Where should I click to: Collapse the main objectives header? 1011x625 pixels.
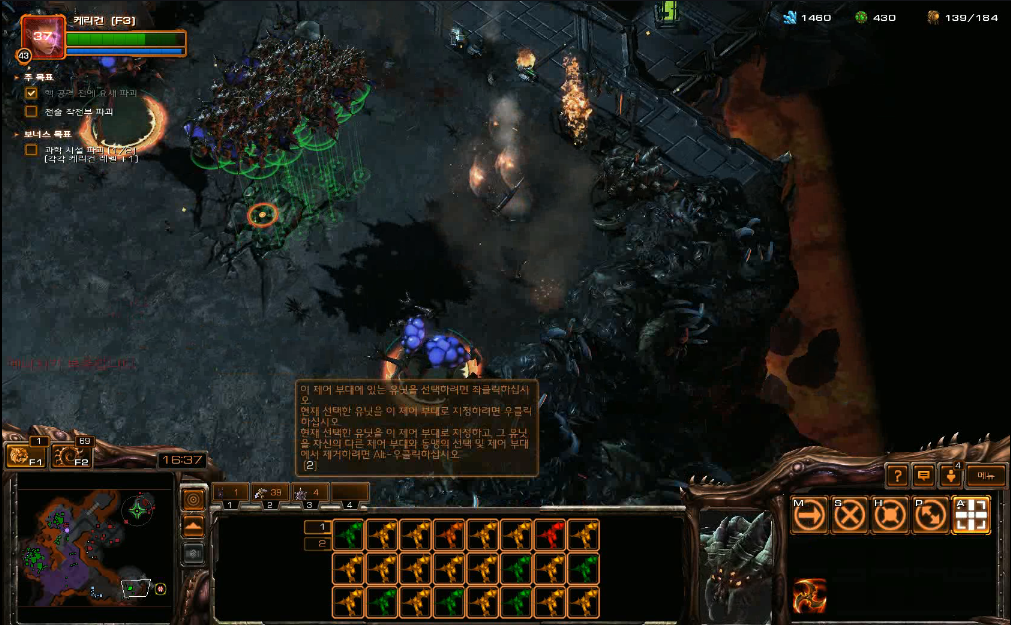[x=17, y=77]
